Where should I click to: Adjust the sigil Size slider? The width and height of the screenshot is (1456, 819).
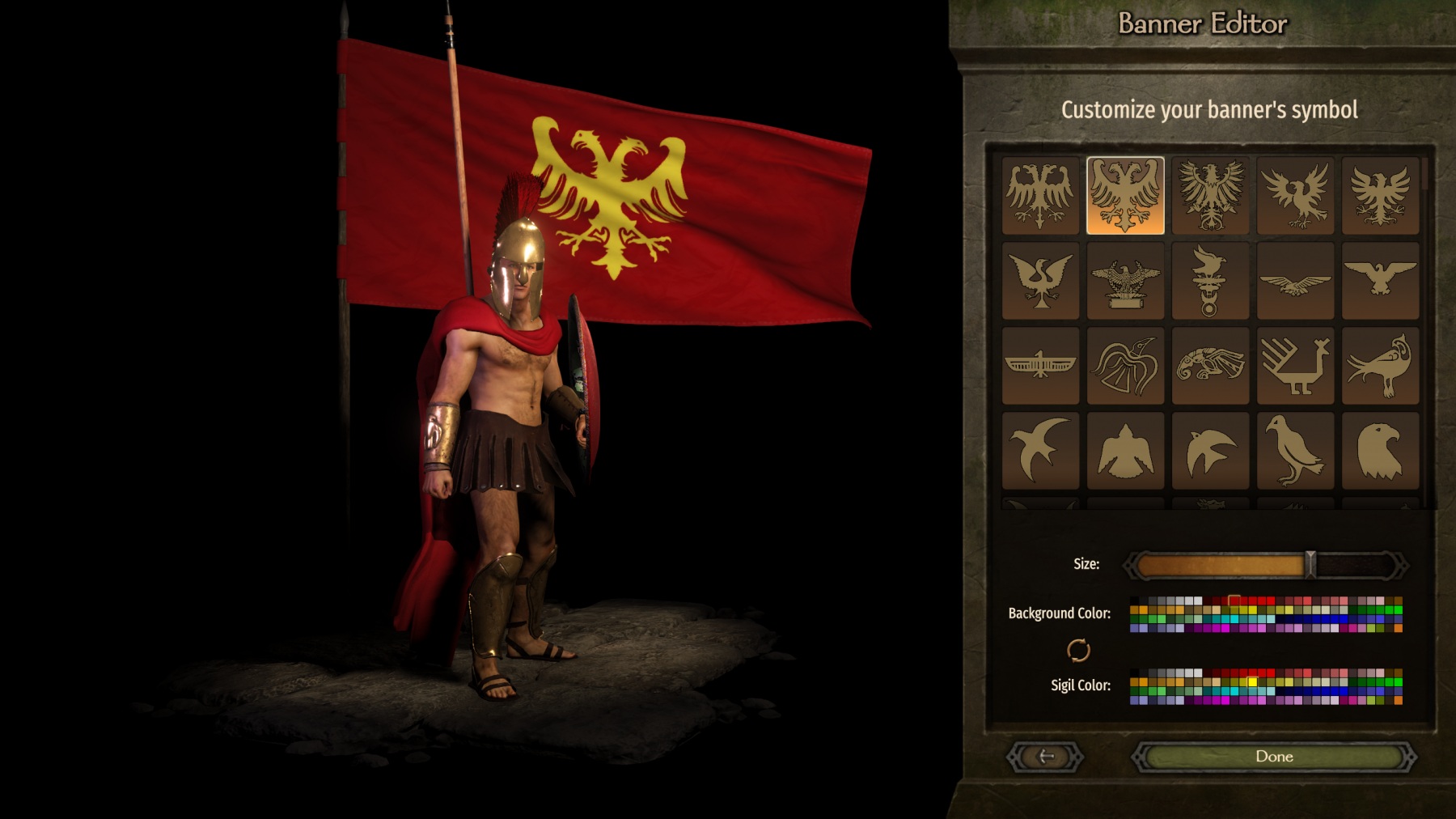pyautogui.click(x=1310, y=565)
